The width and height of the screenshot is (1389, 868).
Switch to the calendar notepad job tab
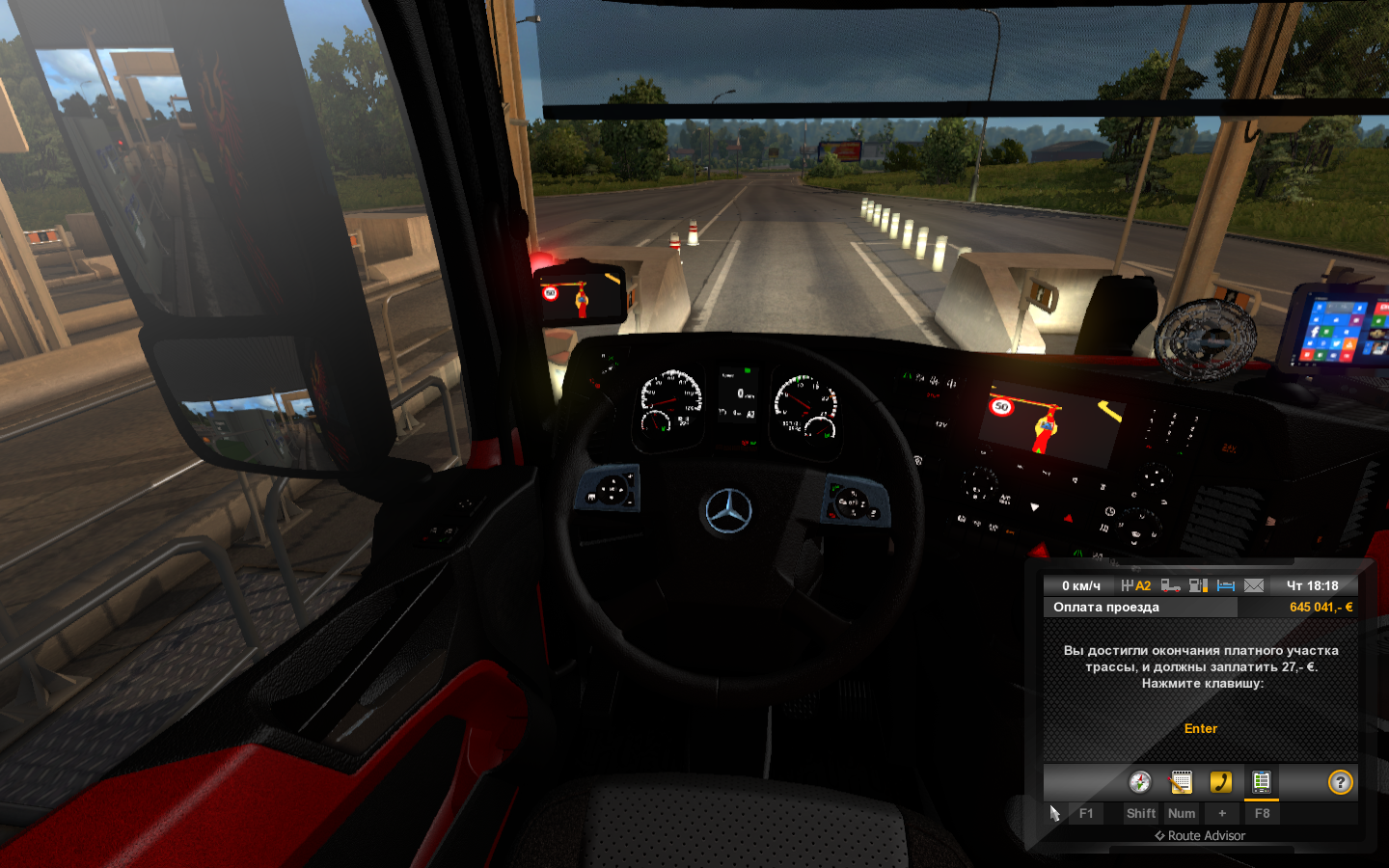[x=1181, y=782]
